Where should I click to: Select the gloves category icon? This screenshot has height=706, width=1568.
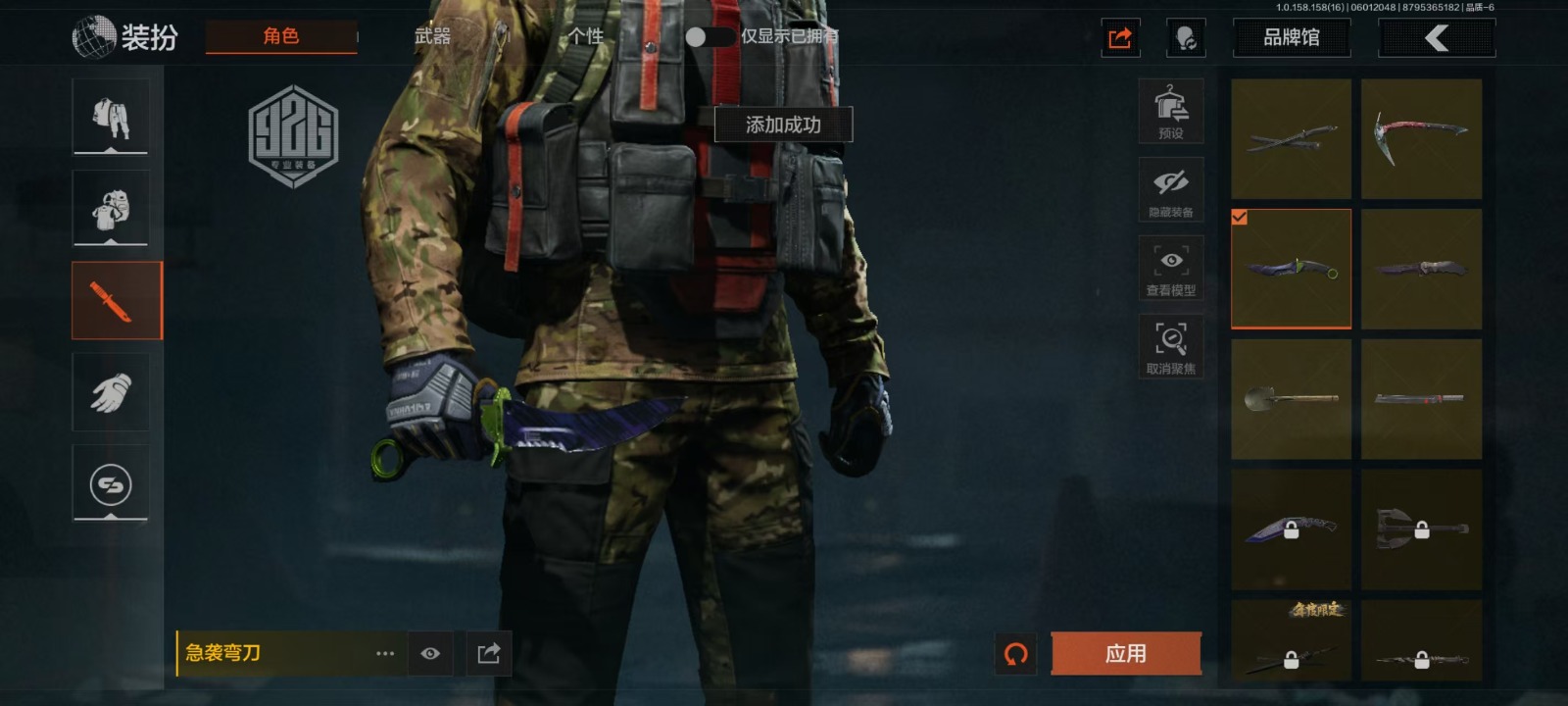pyautogui.click(x=111, y=393)
